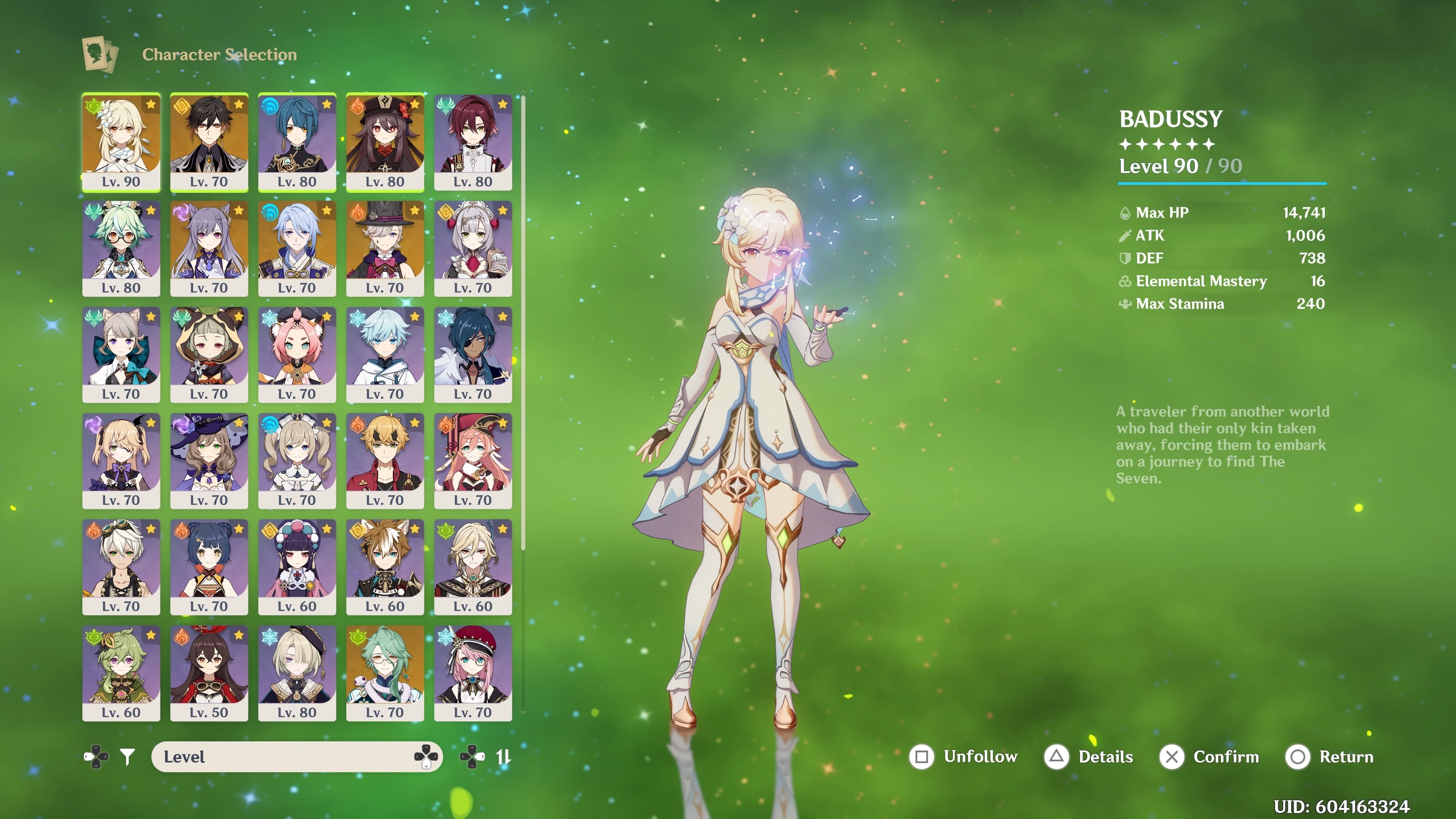
Task: Select Amber at Lv. 50
Action: (209, 673)
